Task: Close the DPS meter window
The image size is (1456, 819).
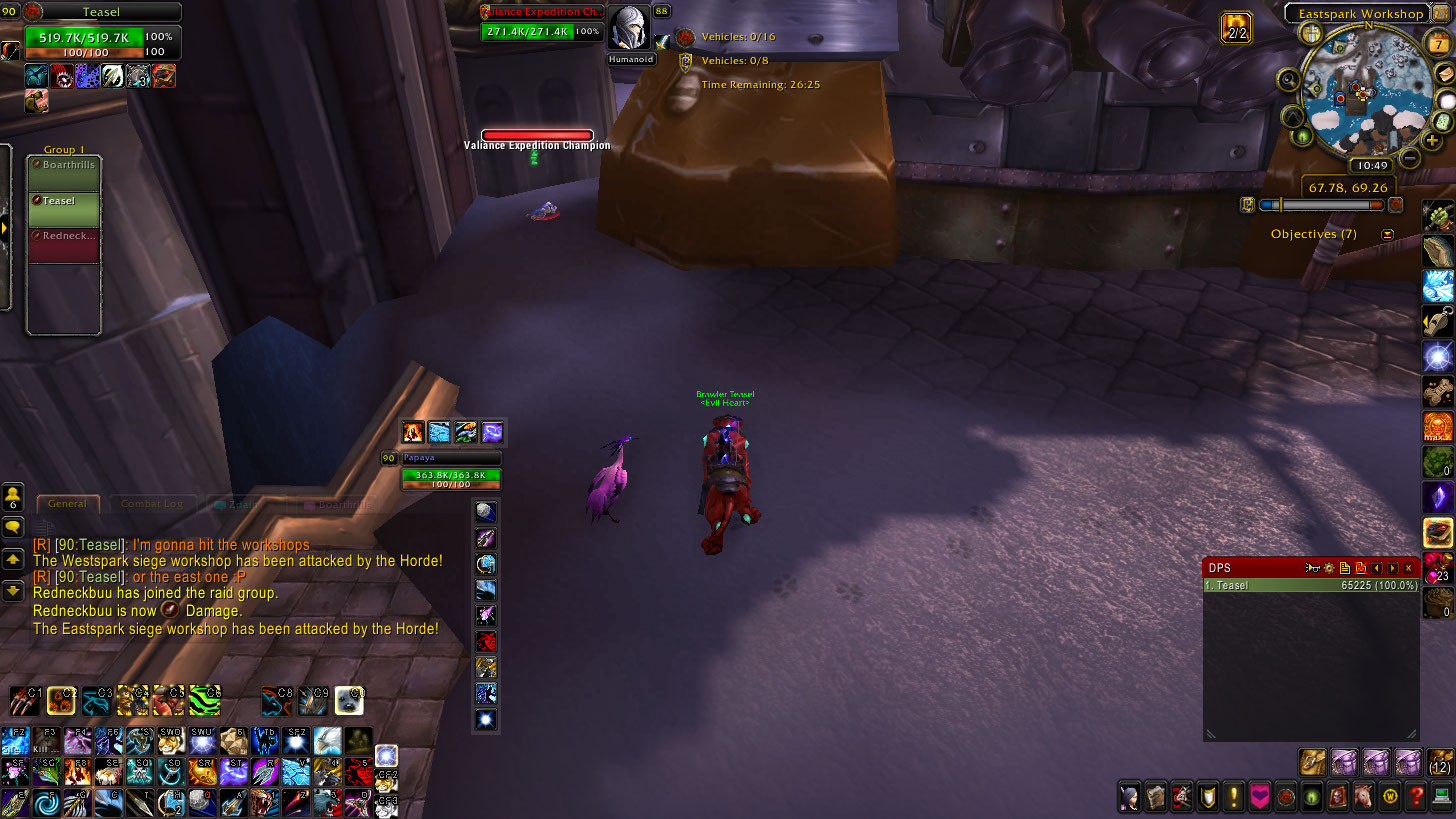Action: pyautogui.click(x=1409, y=568)
